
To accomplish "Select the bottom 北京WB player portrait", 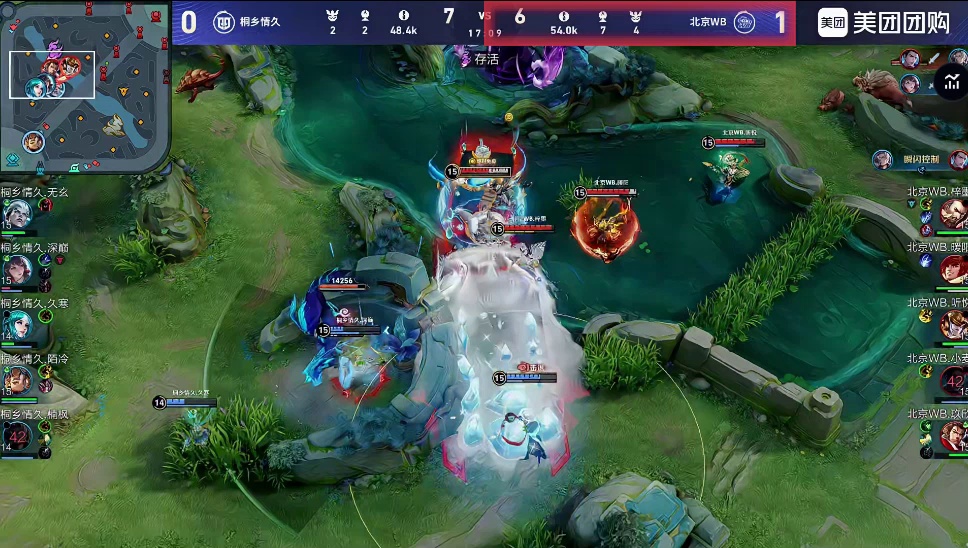I will tap(951, 437).
